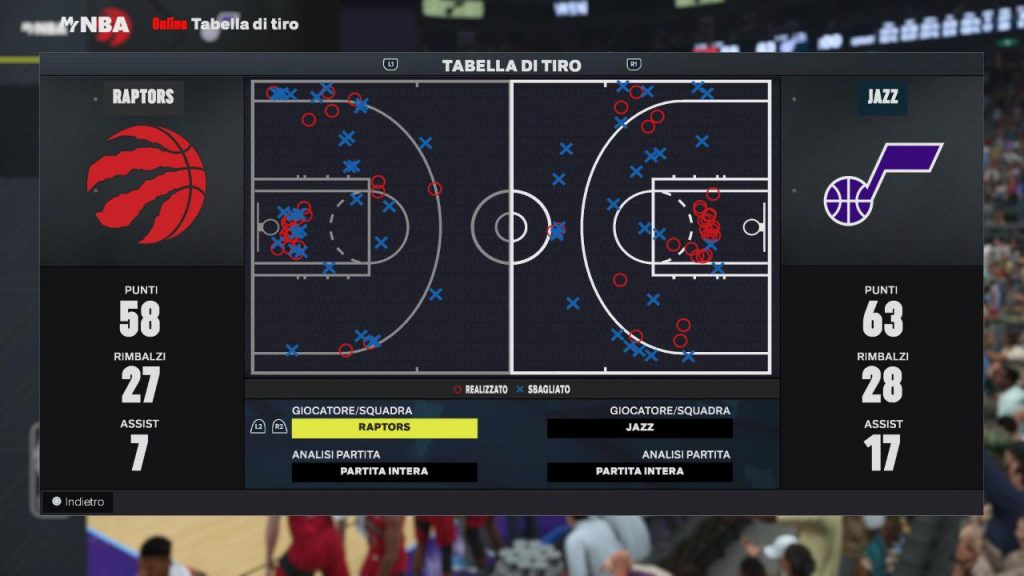Go back with the Indietro button
The image size is (1024, 576).
tap(78, 502)
